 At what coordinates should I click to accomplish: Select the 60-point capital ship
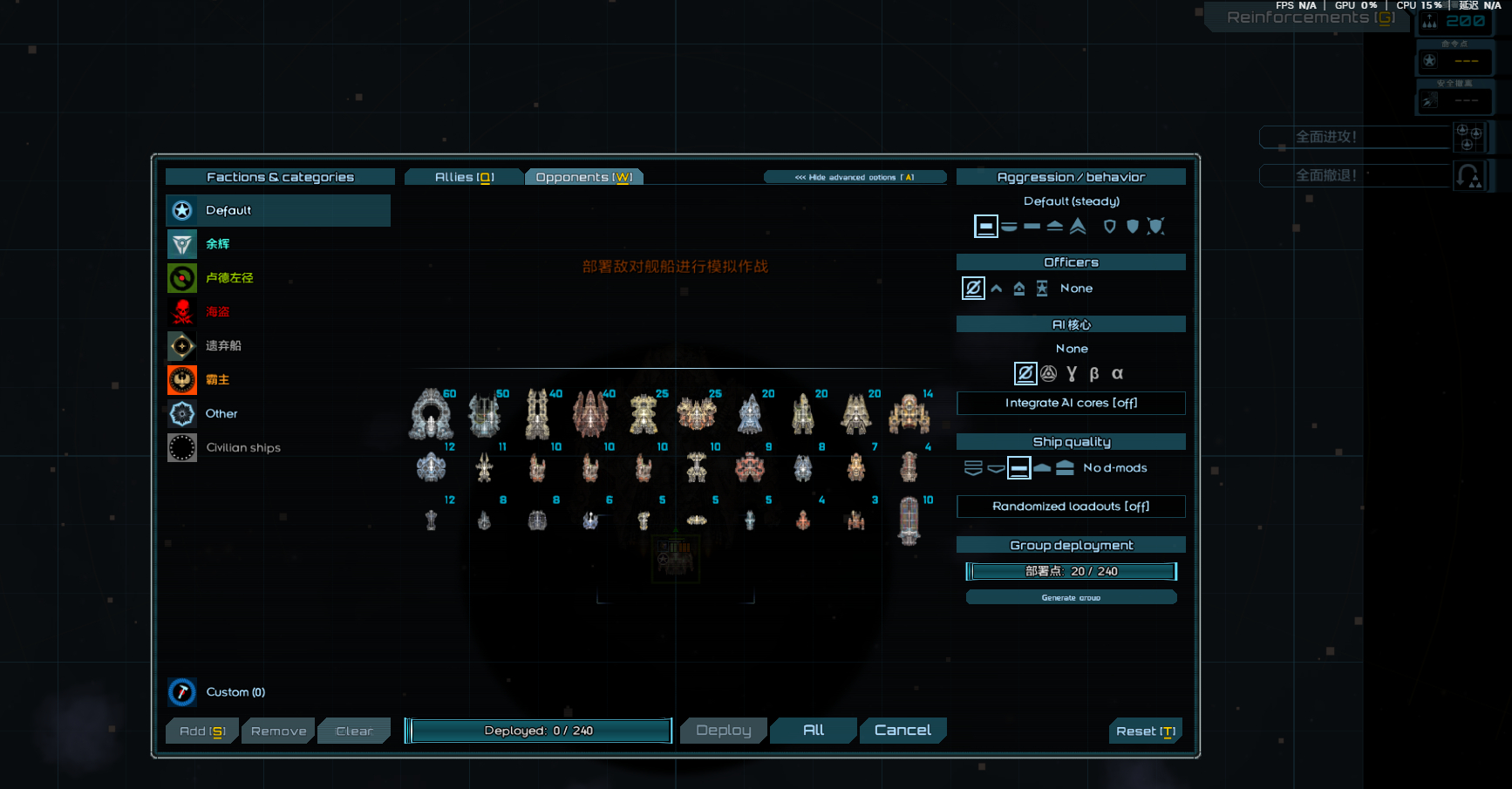click(432, 414)
